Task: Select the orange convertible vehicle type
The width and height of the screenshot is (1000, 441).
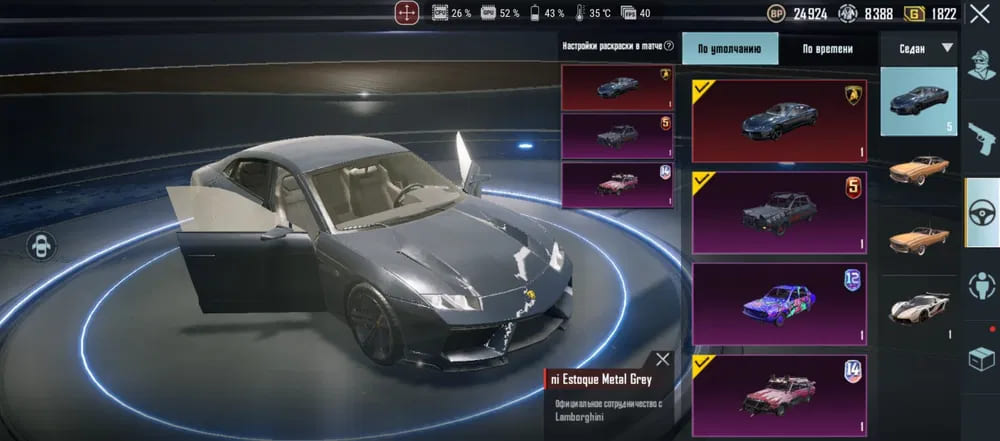Action: pyautogui.click(x=918, y=237)
